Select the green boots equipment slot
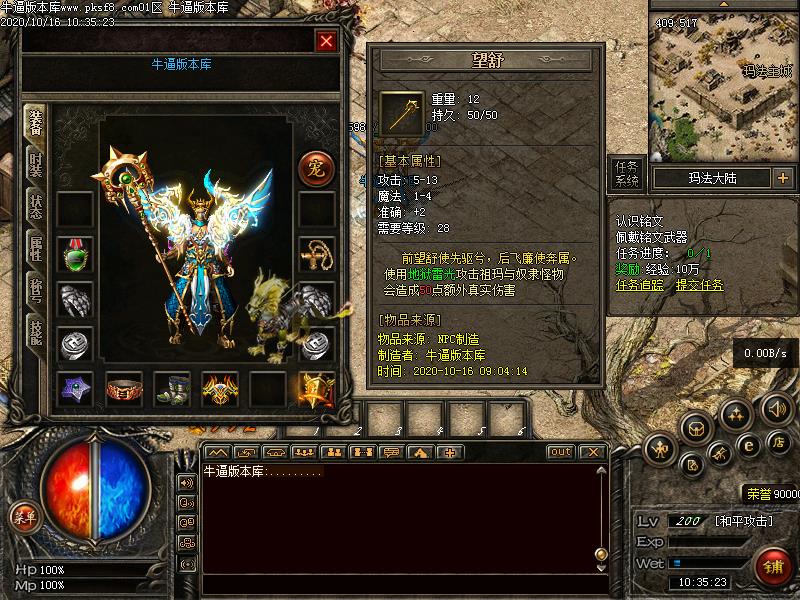800x600 pixels. click(x=172, y=389)
